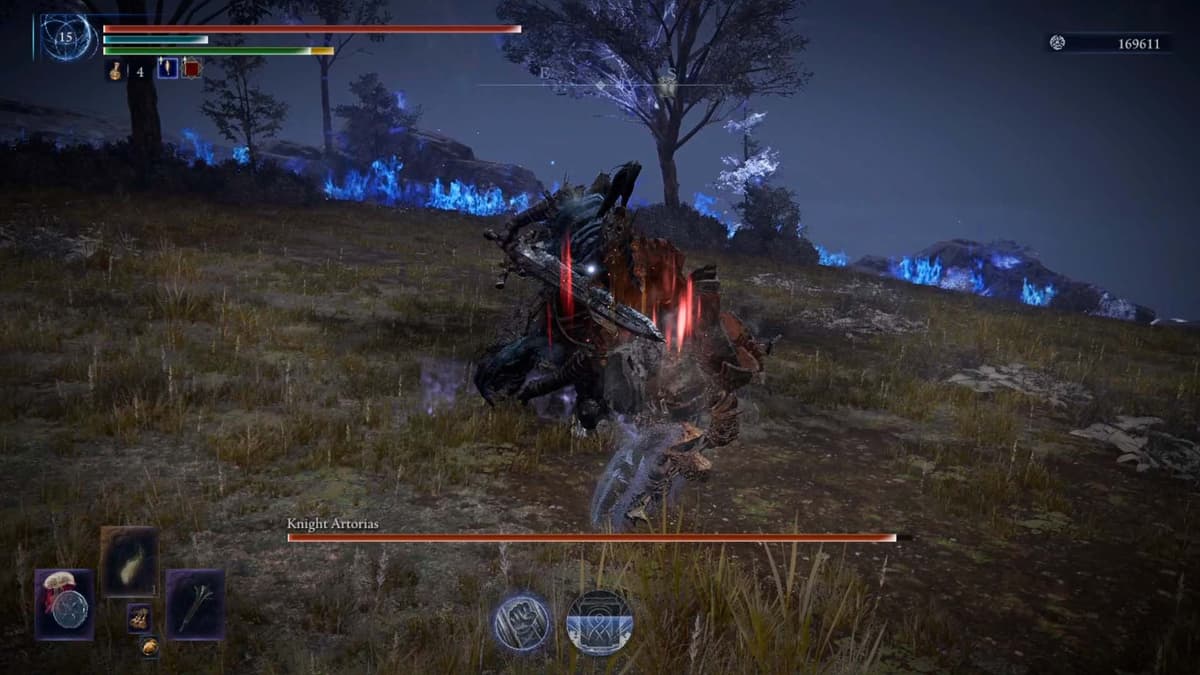The image size is (1200, 675).
Task: Select the round shield equipment slot
Action: [65, 605]
